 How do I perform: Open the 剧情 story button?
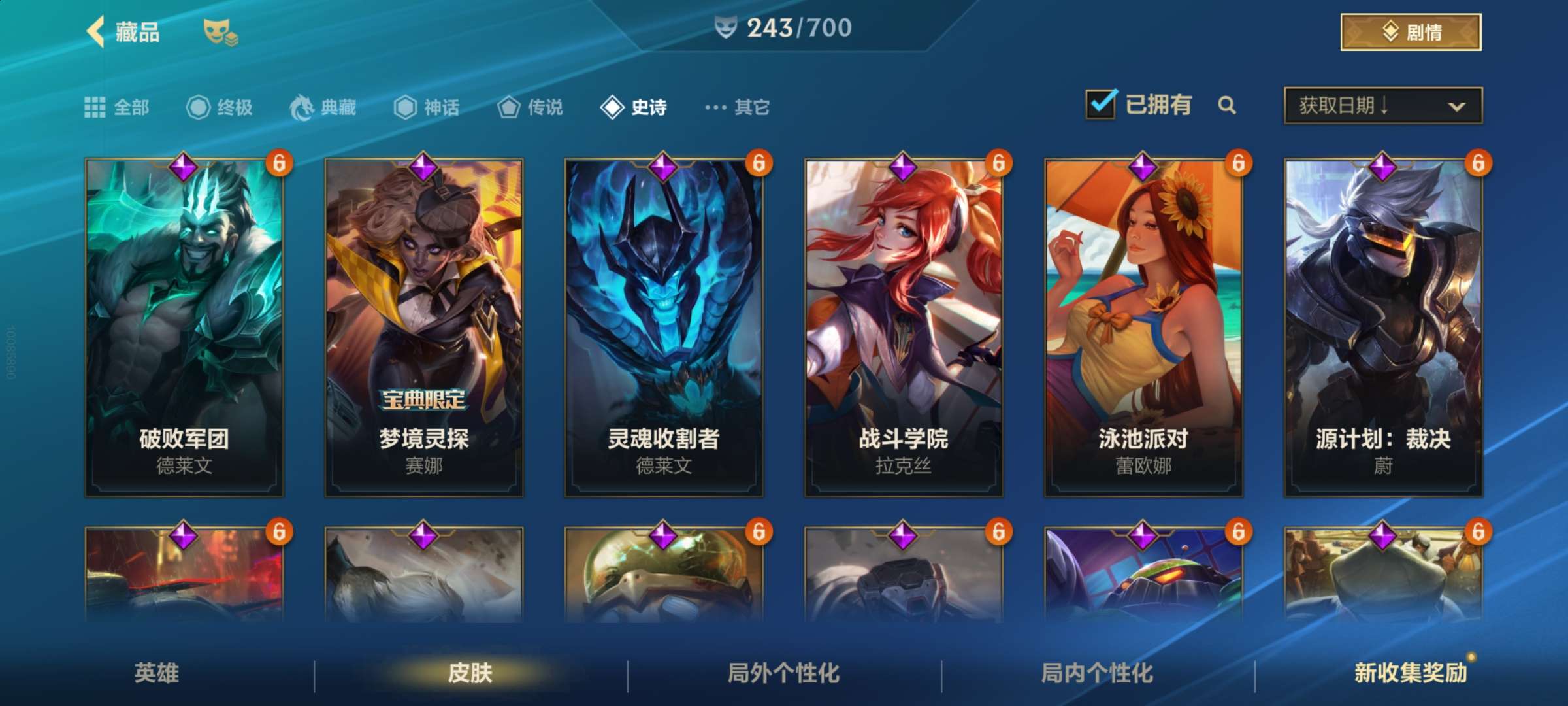click(x=1411, y=32)
